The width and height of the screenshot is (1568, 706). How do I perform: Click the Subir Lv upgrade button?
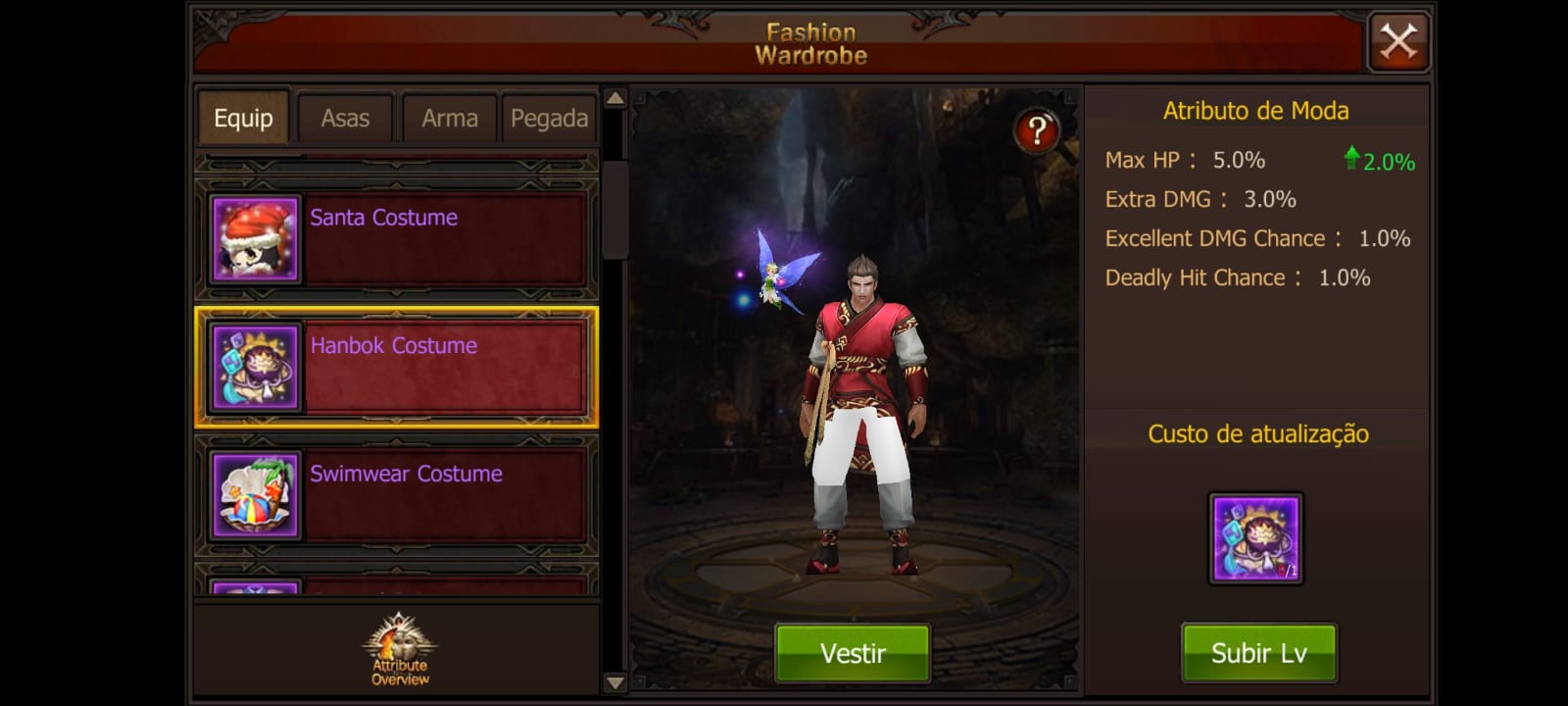point(1258,653)
